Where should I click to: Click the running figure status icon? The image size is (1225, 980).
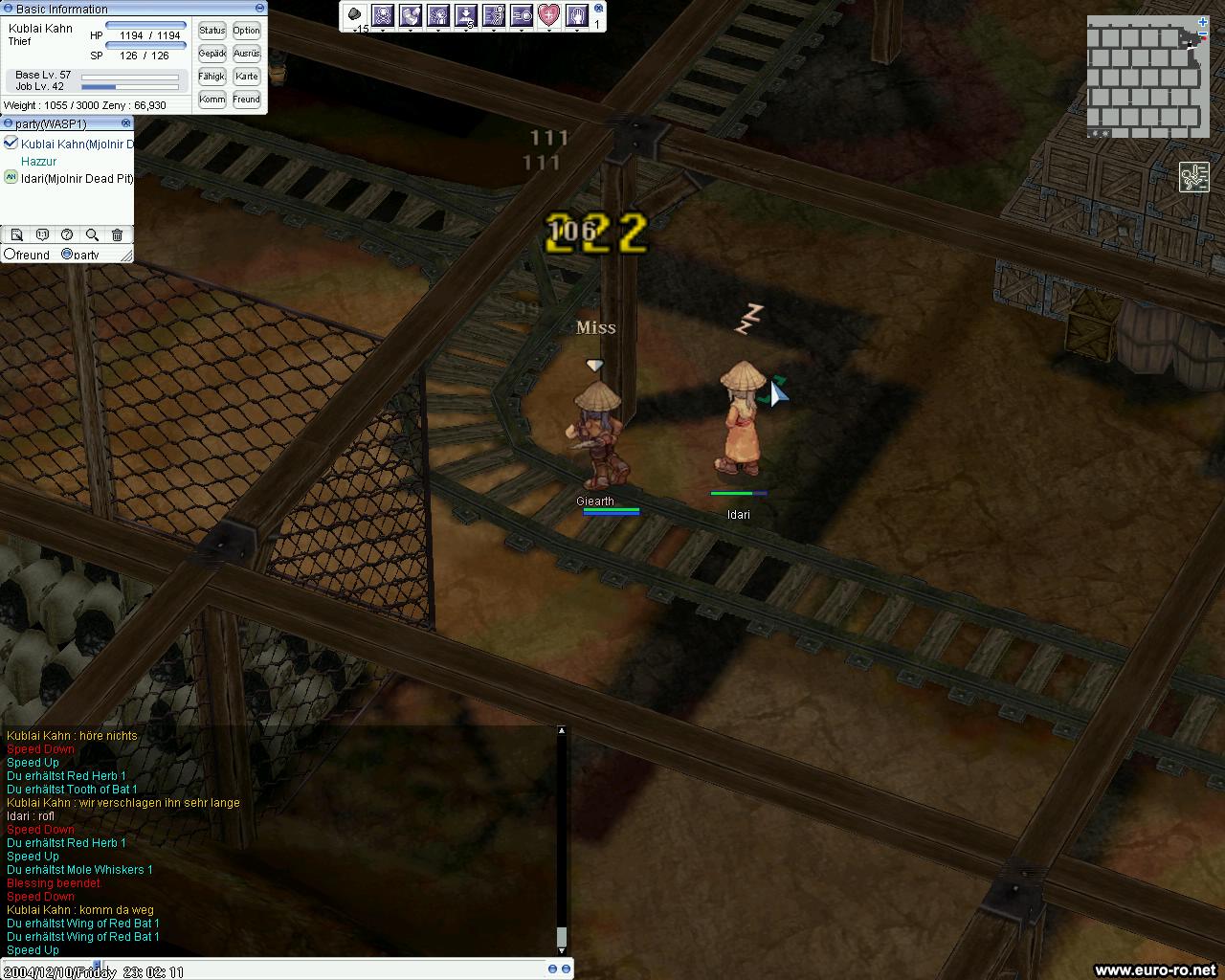[x=1193, y=177]
